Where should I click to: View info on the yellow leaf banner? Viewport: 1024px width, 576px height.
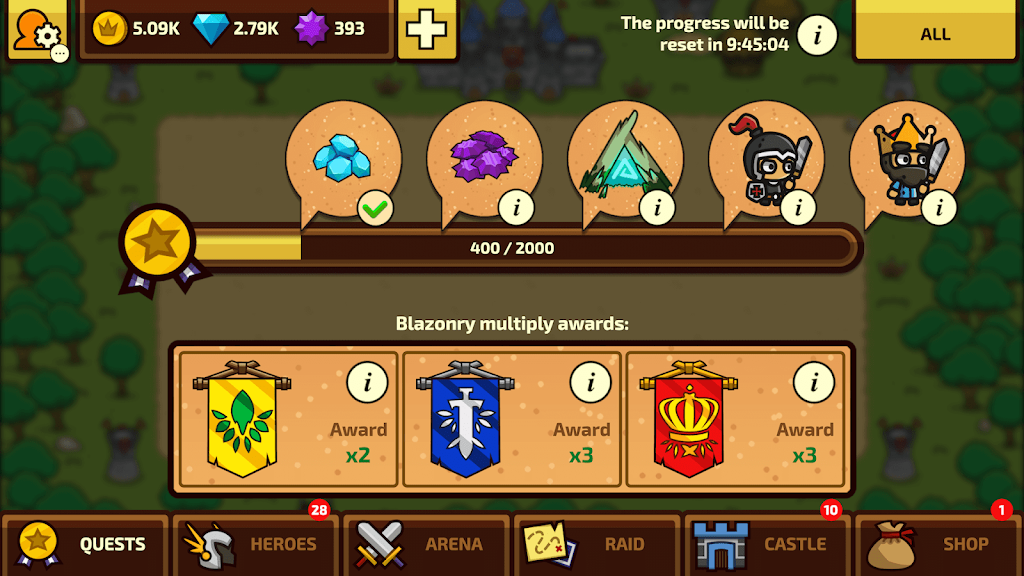coord(368,381)
